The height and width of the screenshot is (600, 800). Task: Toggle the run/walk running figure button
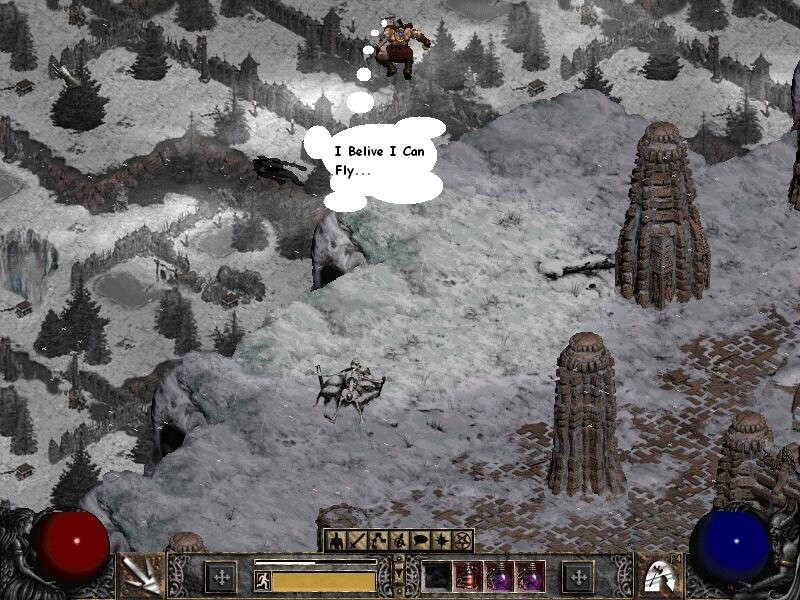(263, 580)
